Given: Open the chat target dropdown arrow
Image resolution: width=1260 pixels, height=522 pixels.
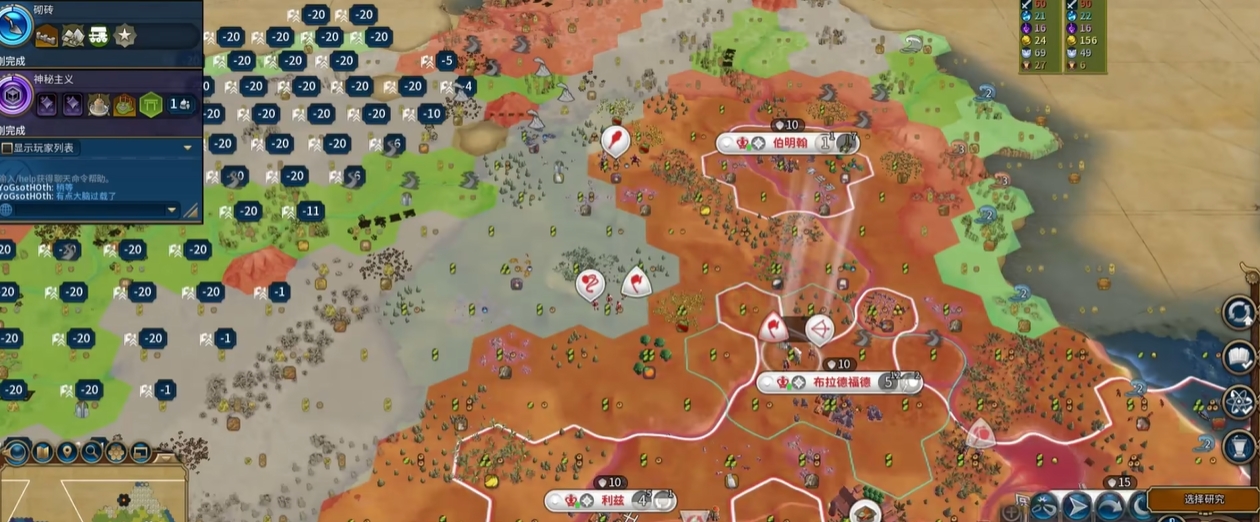Looking at the screenshot, I should [171, 210].
